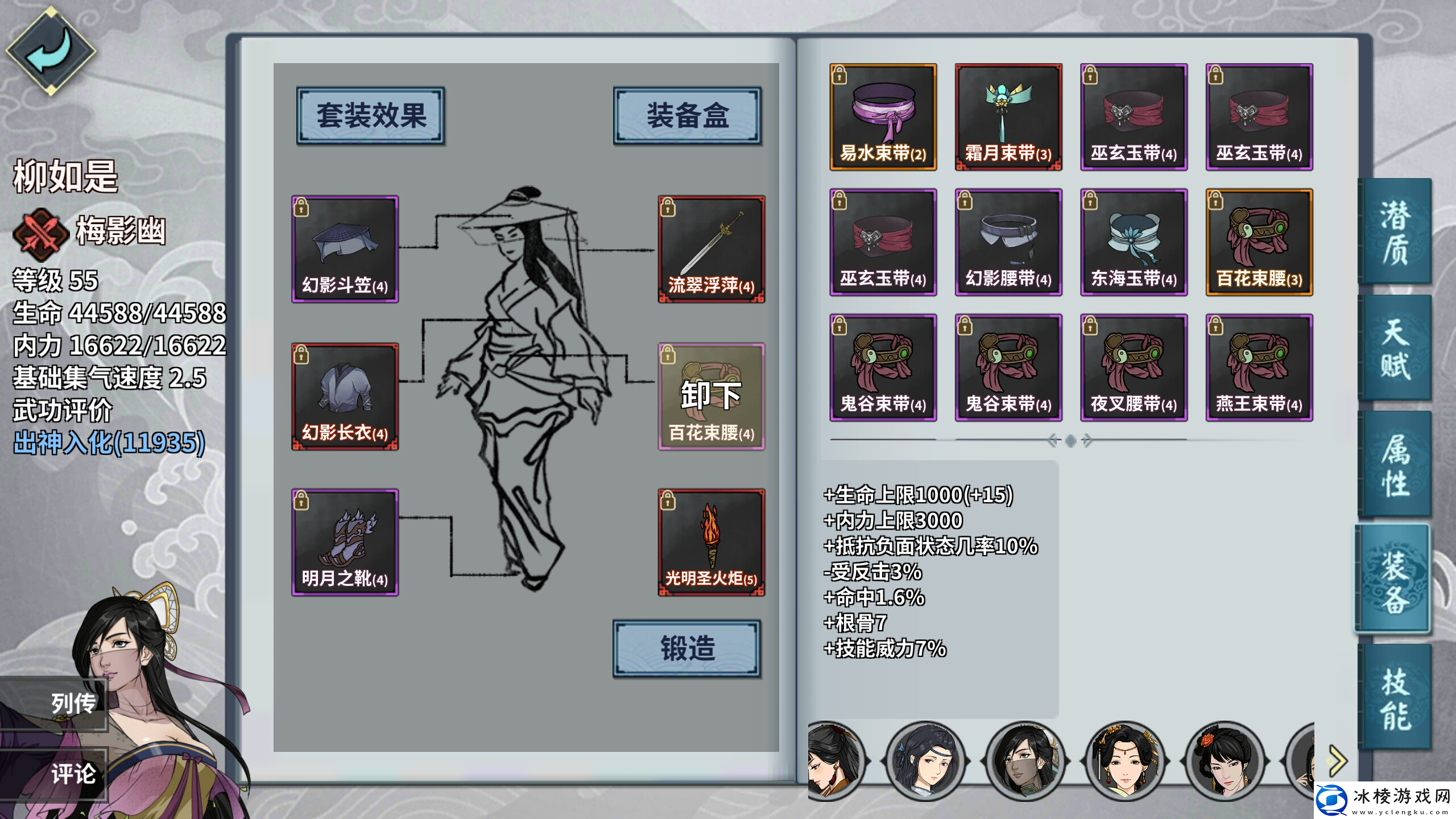Select the 幻影斗笠 headgear slot
Viewport: 1456px width, 819px height.
click(345, 247)
